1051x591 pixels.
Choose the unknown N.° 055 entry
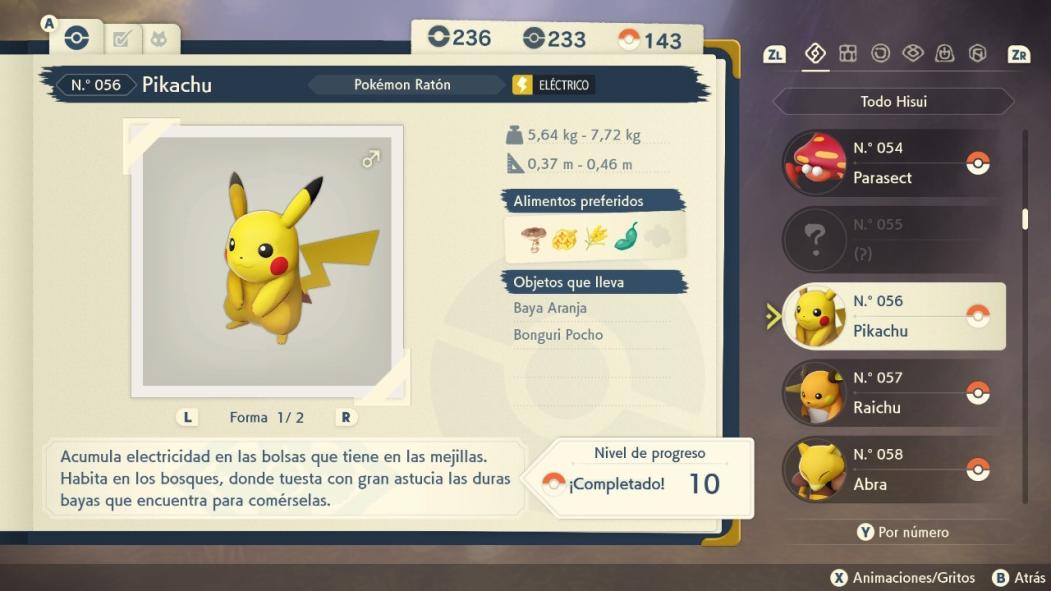coord(893,239)
